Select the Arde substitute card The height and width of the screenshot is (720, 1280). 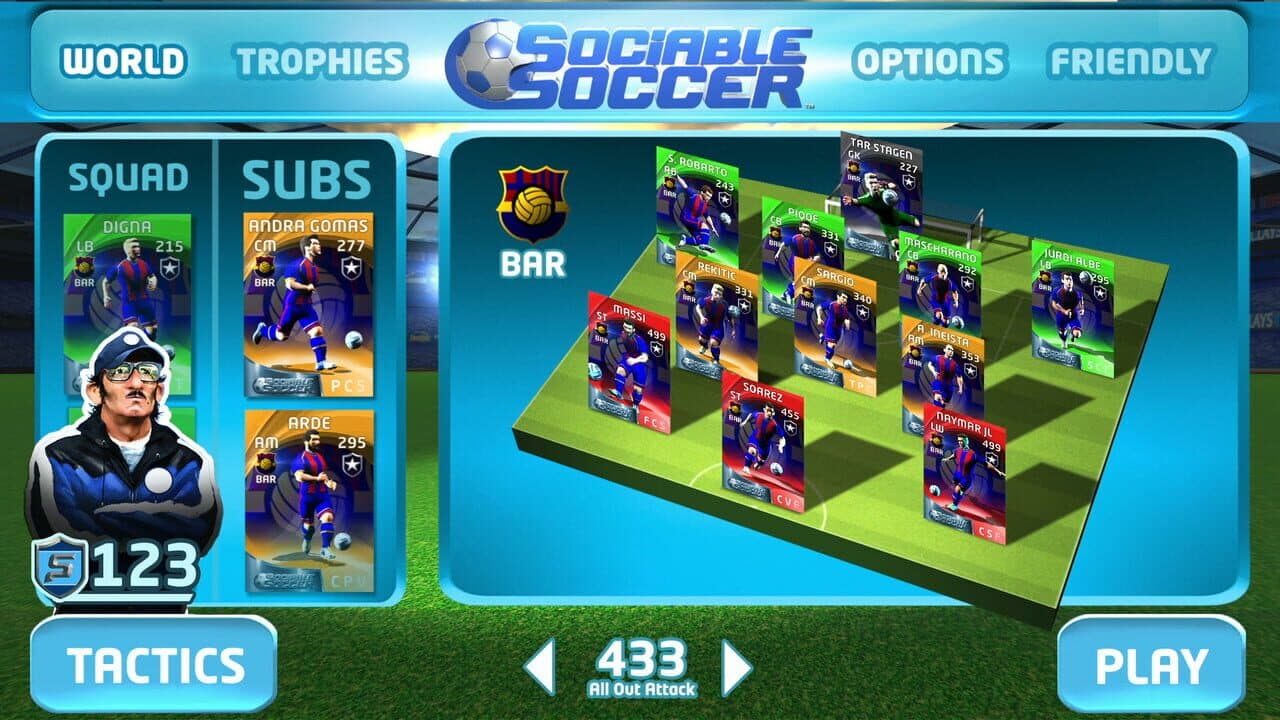[308, 500]
